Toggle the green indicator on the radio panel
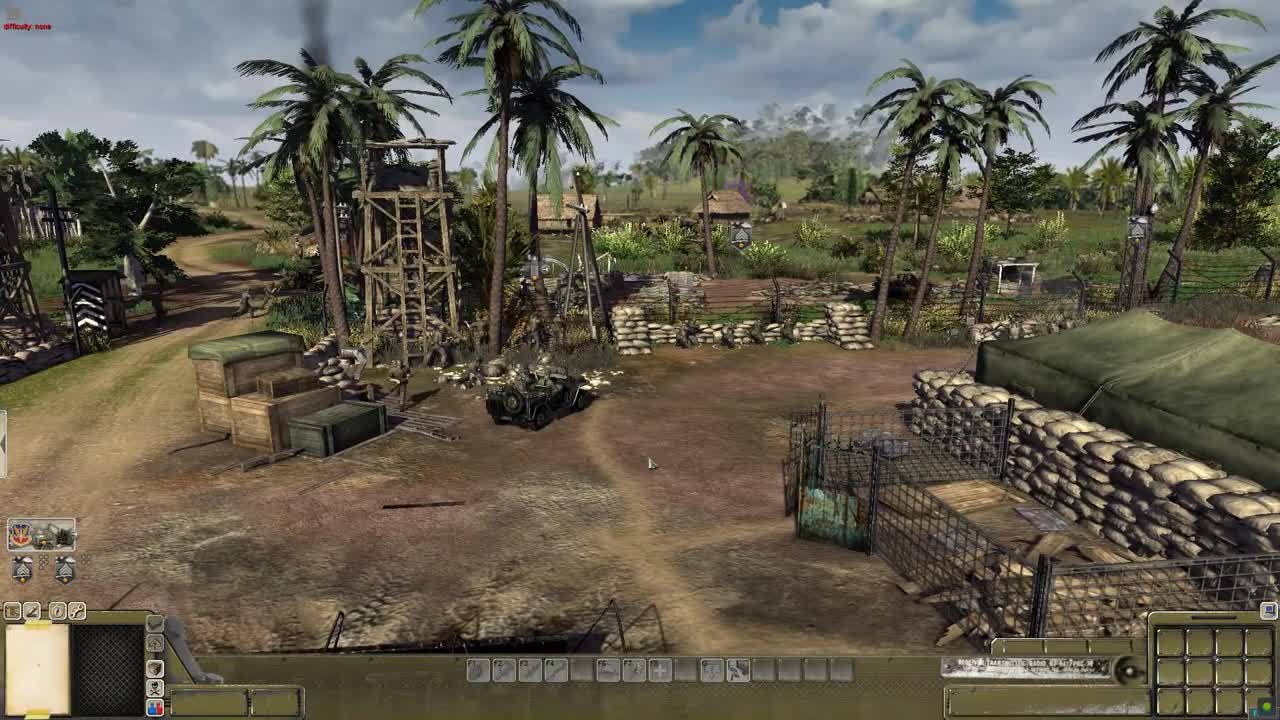Viewport: 1280px width, 720px height. (x=1266, y=705)
